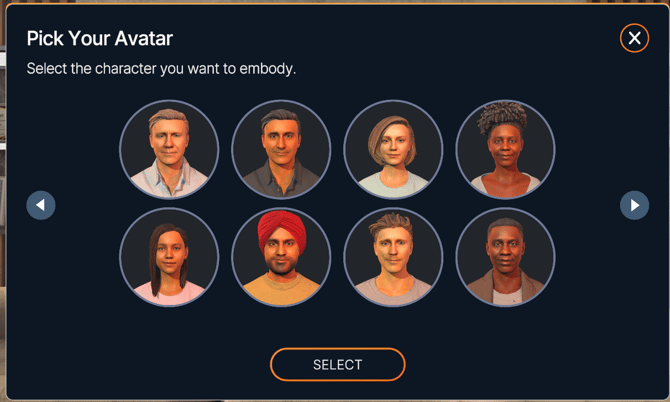Choose the woman with curly updo hair
This screenshot has width=670, height=402.
click(505, 150)
